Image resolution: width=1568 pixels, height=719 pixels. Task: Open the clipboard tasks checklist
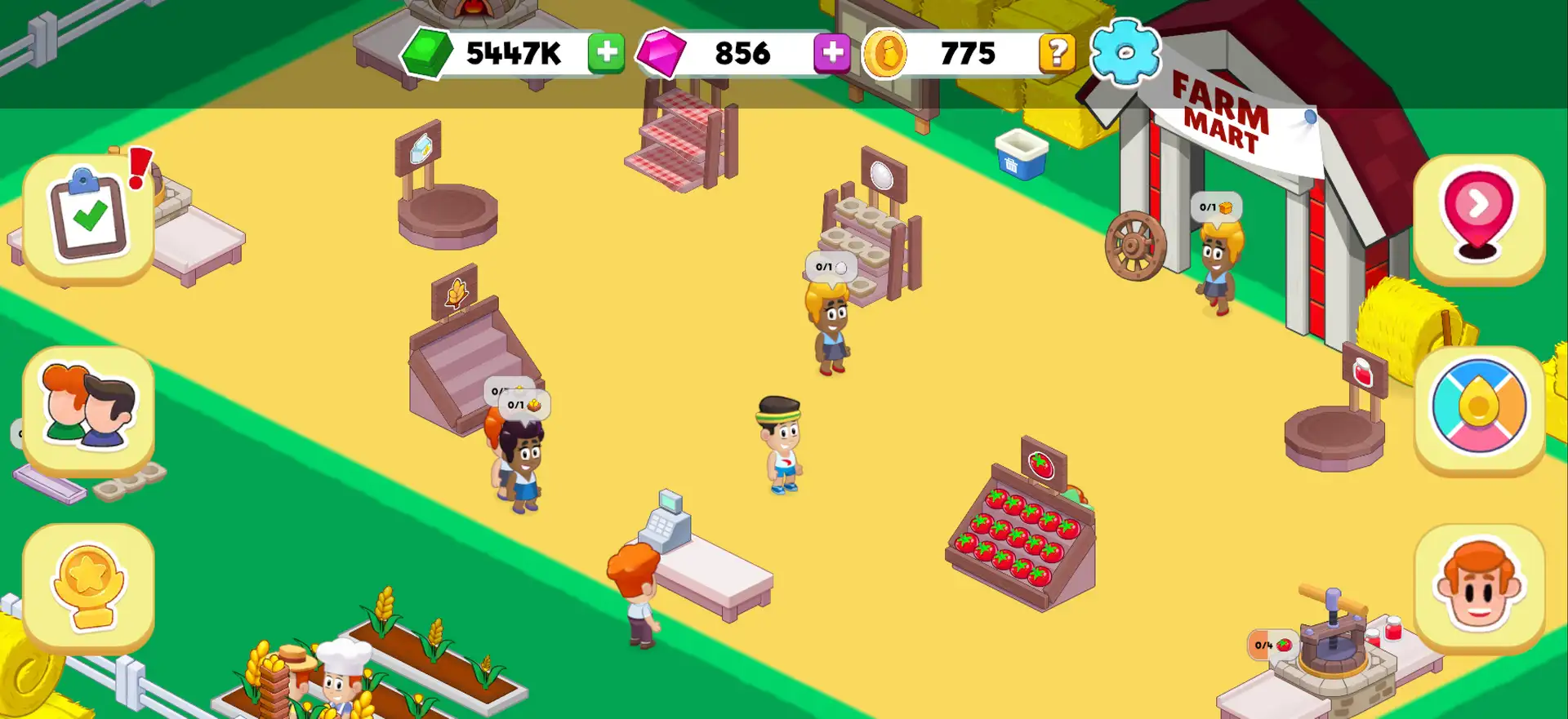pos(88,218)
